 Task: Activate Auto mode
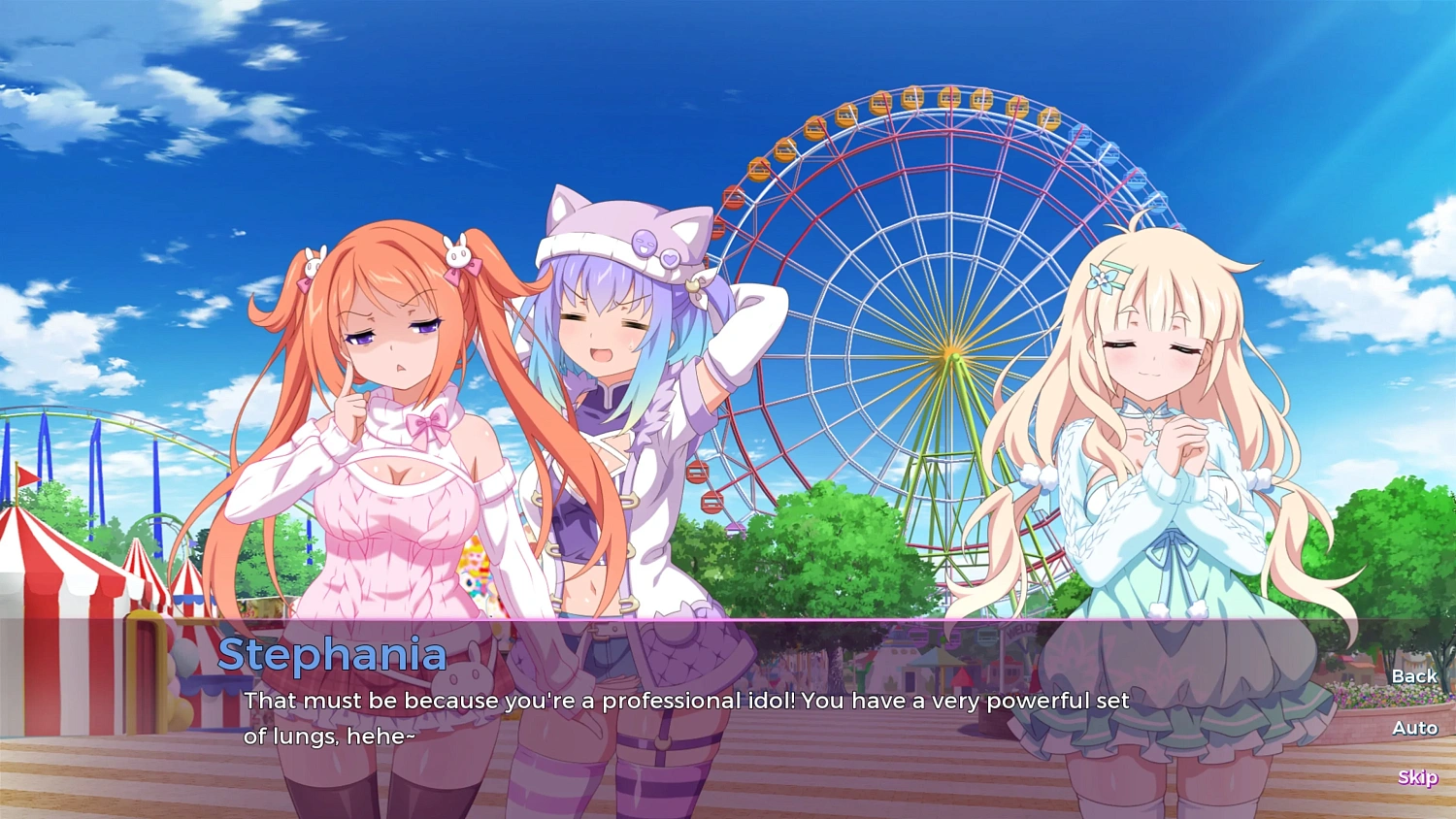click(x=1416, y=728)
